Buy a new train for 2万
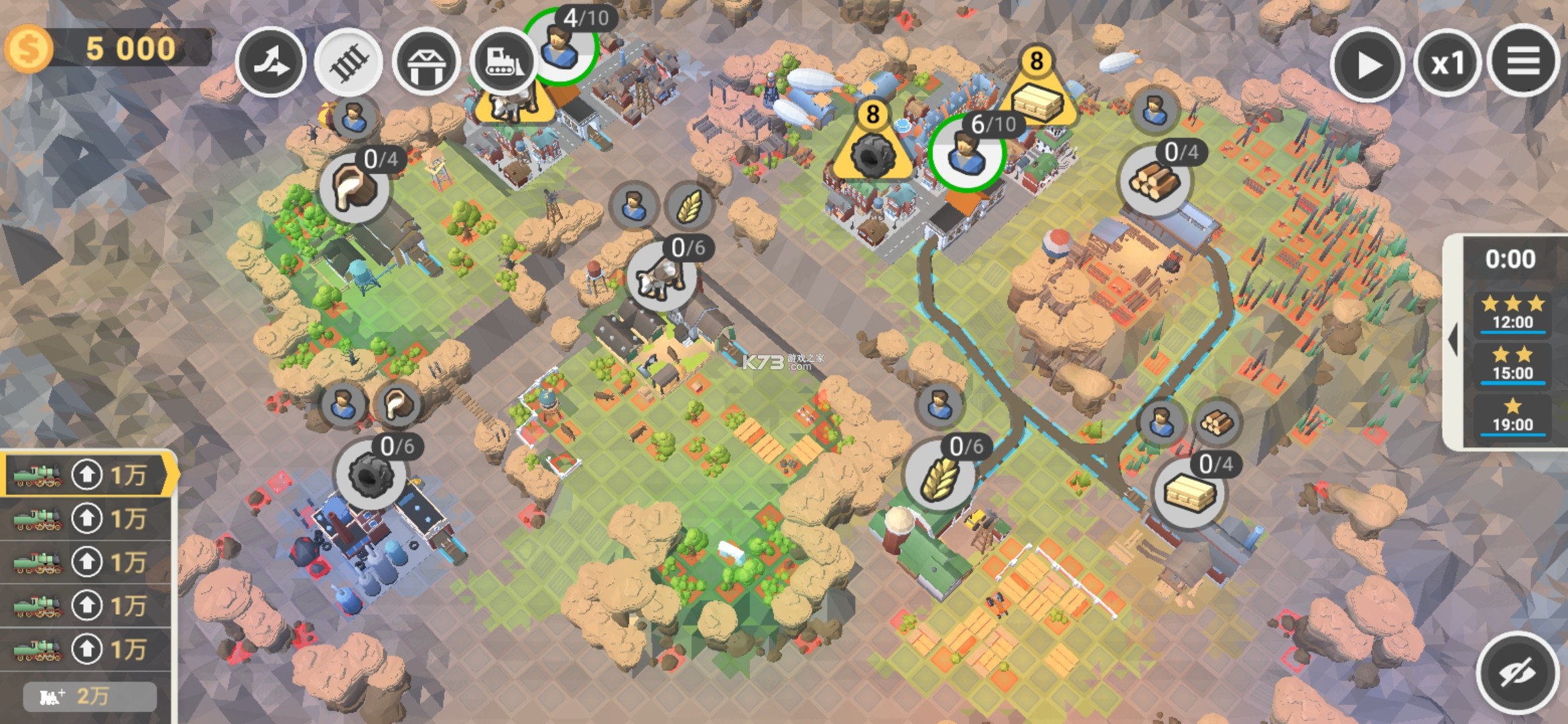The width and height of the screenshot is (1568, 724). pos(90,697)
